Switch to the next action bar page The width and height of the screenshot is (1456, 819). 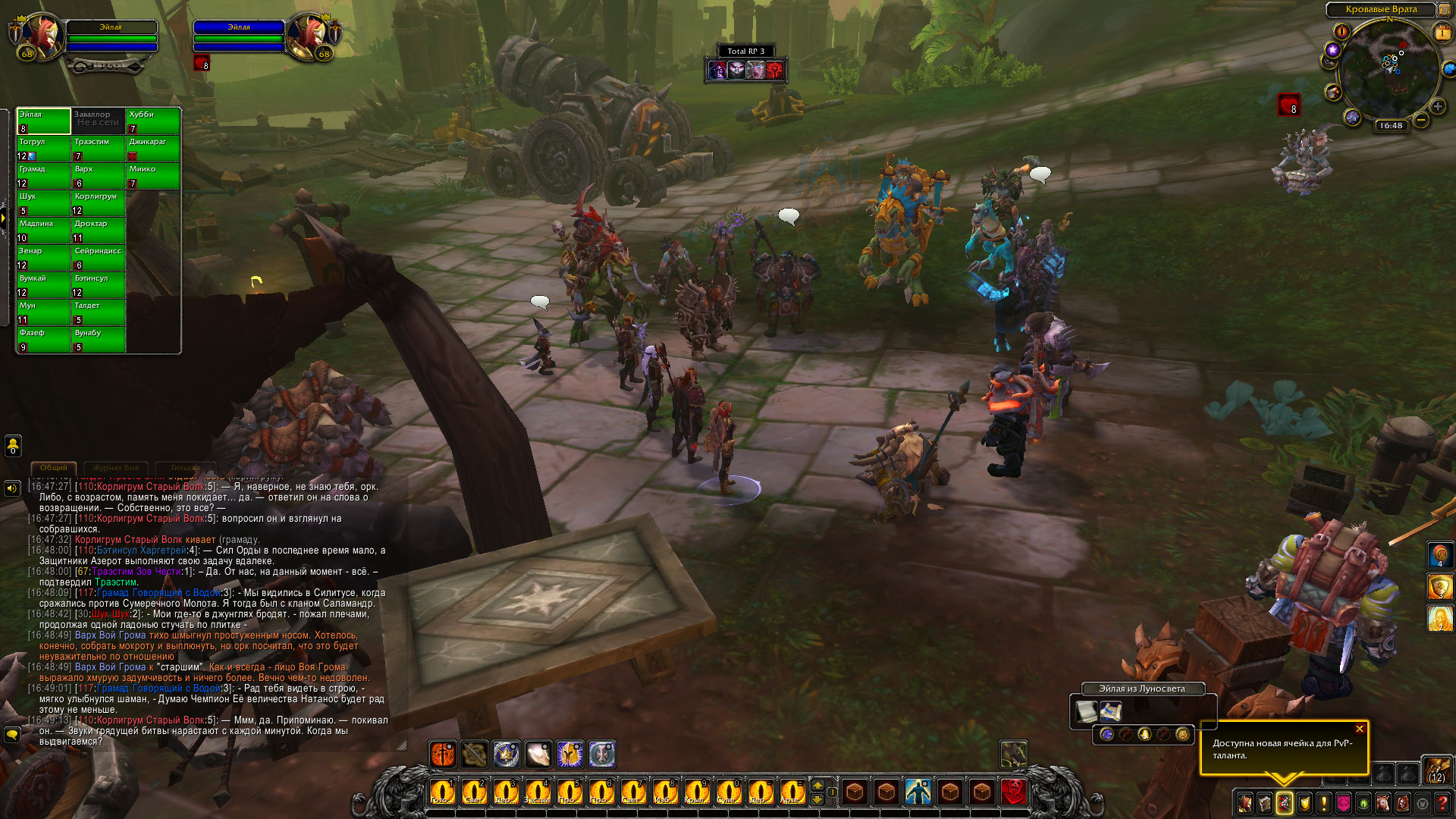click(817, 785)
